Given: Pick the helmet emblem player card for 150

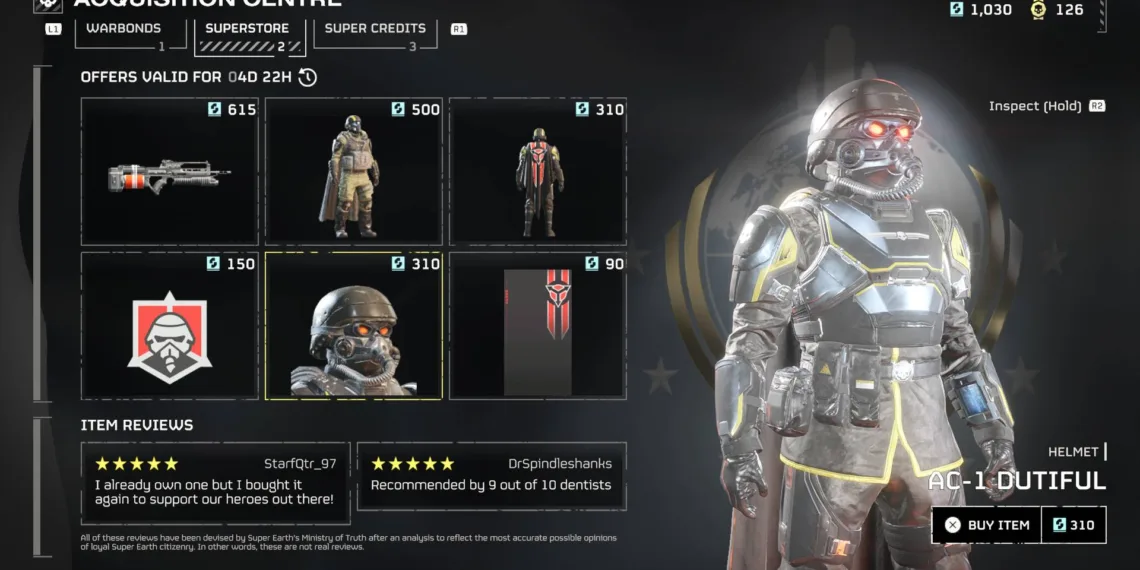Looking at the screenshot, I should [170, 325].
